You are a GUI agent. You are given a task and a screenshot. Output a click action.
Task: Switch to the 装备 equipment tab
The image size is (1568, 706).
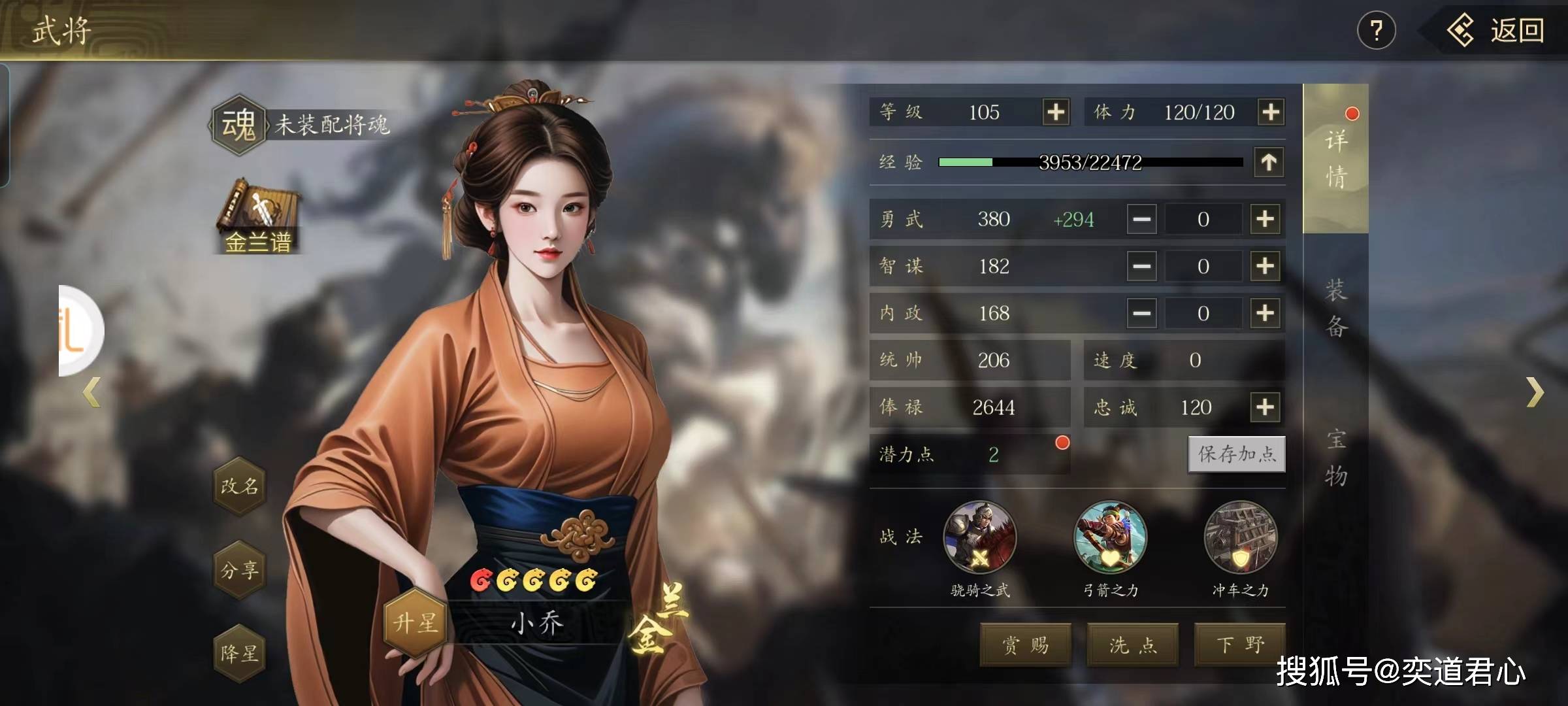pos(1335,309)
